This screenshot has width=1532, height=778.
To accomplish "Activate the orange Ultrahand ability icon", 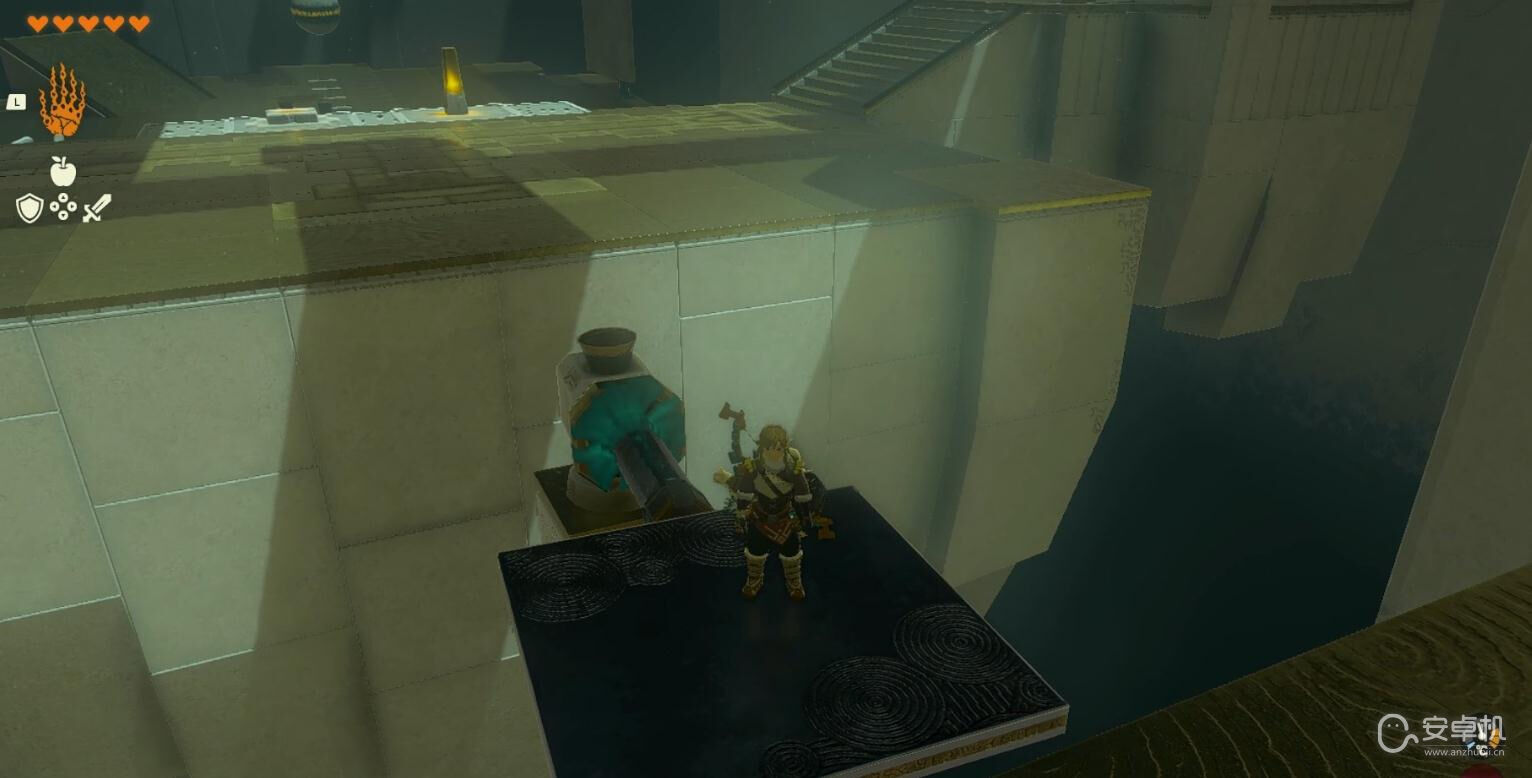I will pos(62,101).
